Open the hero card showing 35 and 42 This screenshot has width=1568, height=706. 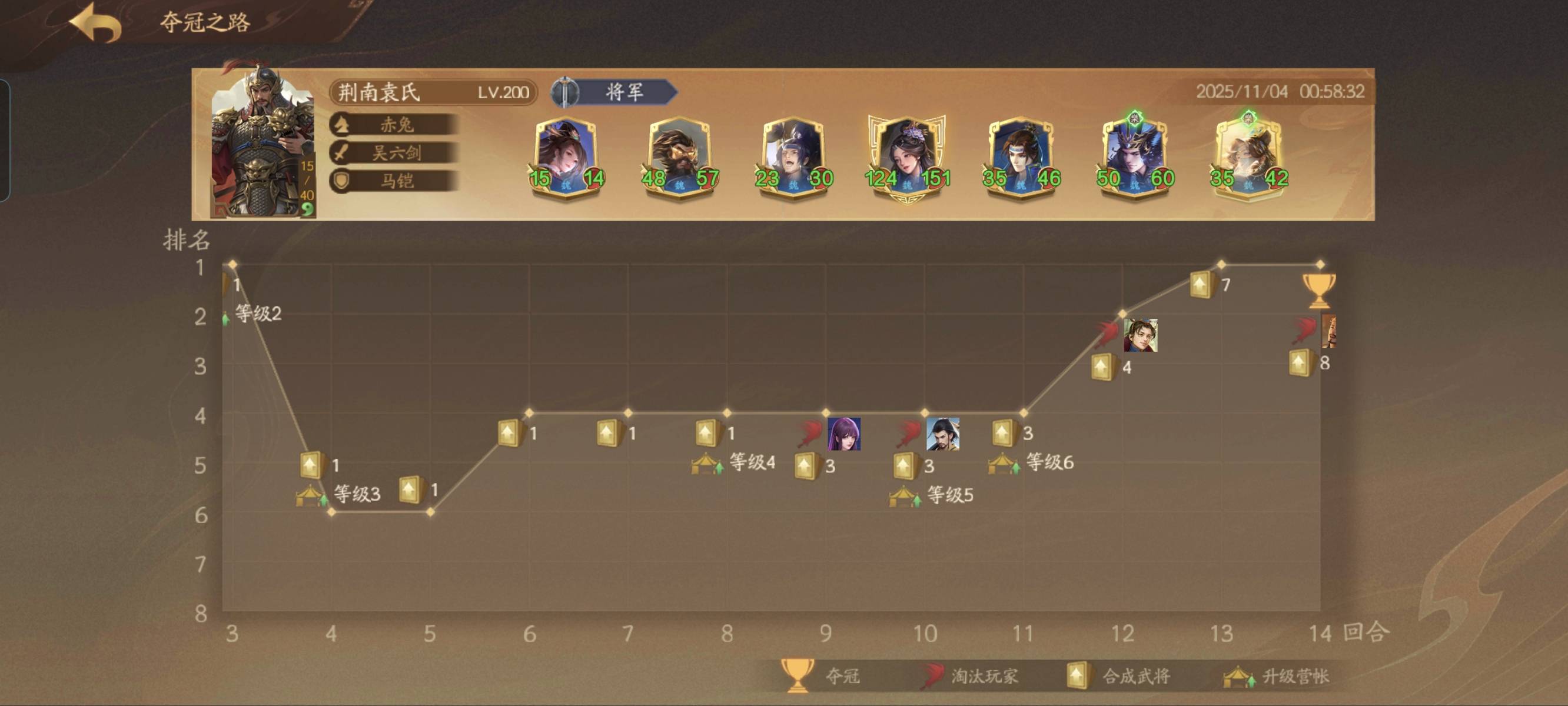[x=1248, y=157]
